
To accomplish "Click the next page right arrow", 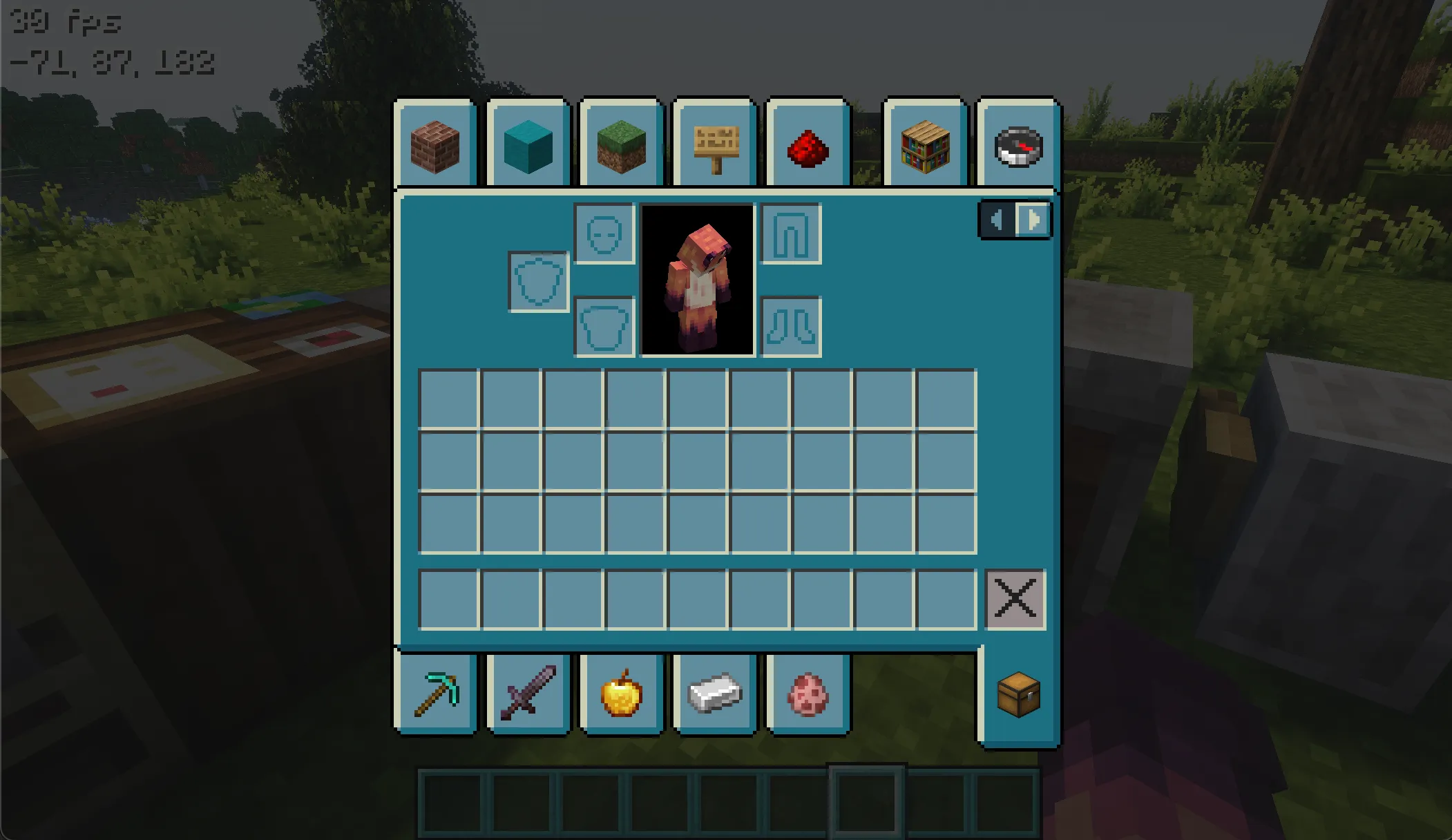I will (1033, 220).
